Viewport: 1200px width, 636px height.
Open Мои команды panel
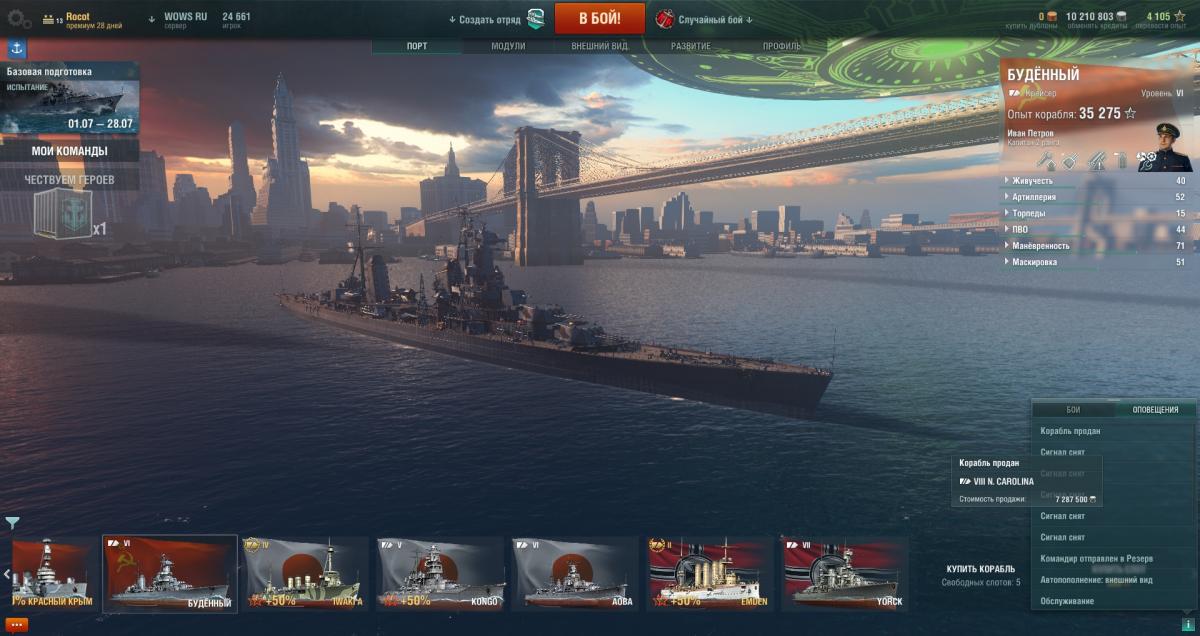(x=70, y=151)
